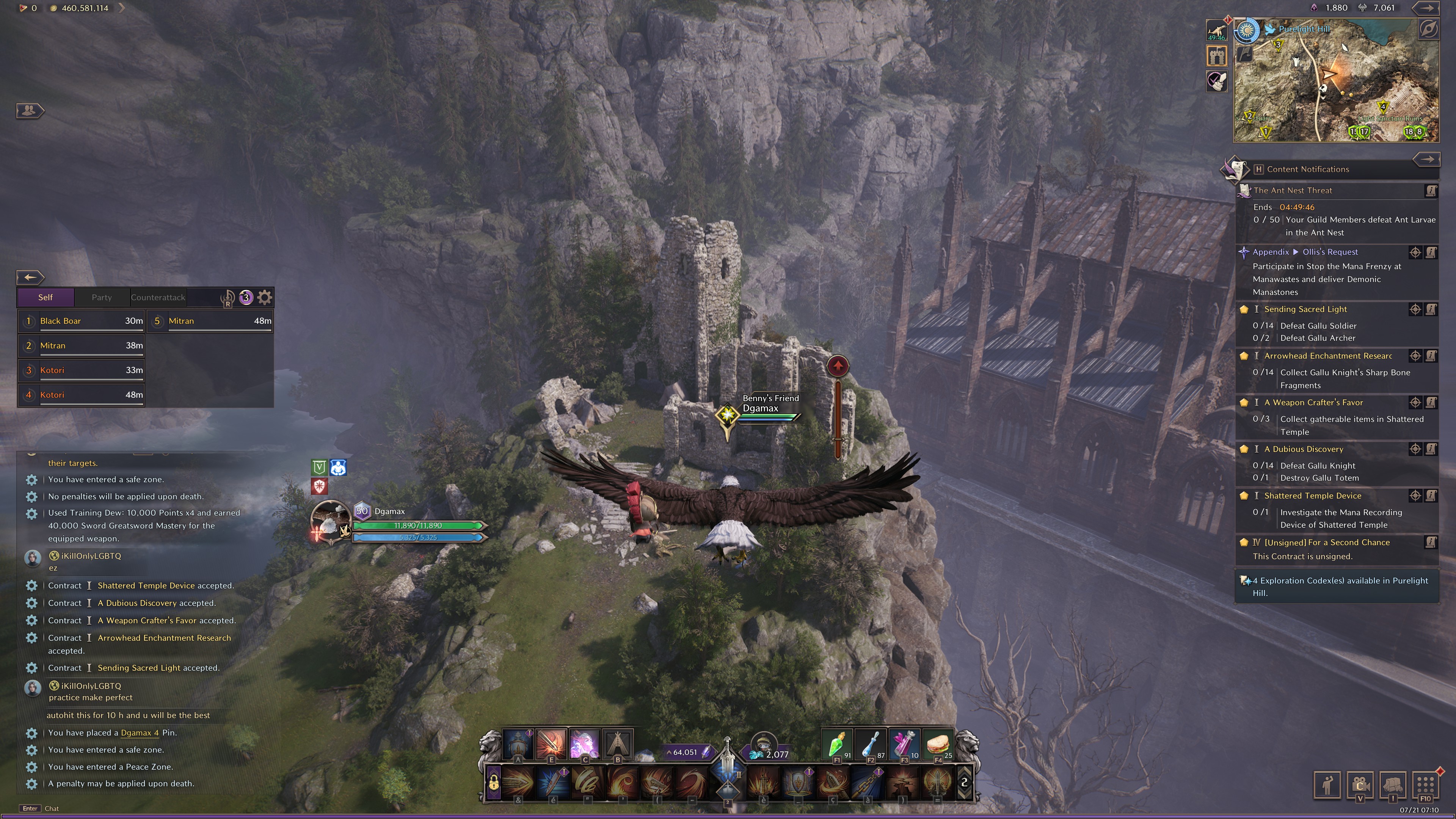Toggle the camera mode button
This screenshot has height=819, width=1456.
[x=1360, y=784]
